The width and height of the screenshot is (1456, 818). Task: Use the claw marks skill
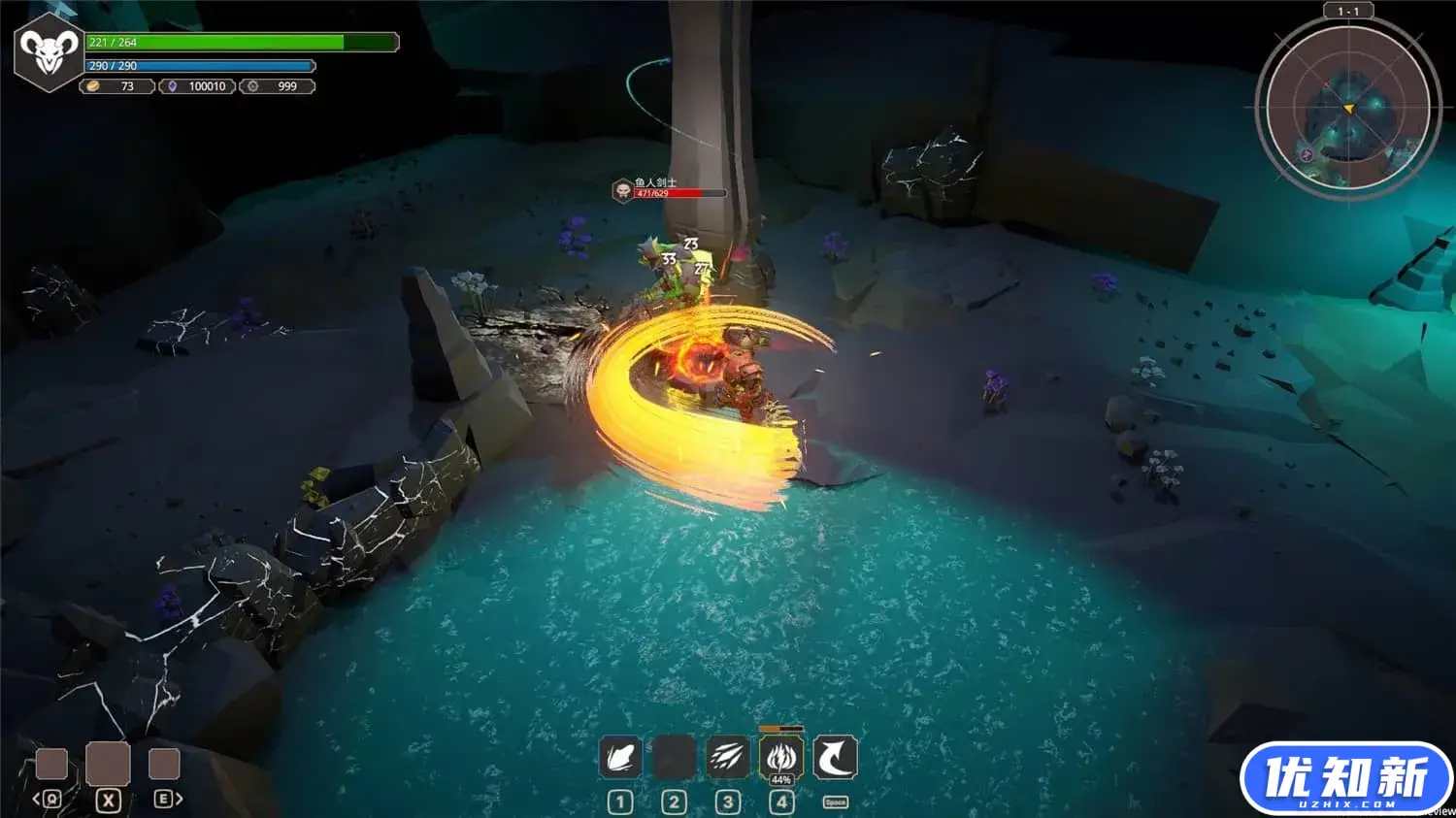(727, 758)
